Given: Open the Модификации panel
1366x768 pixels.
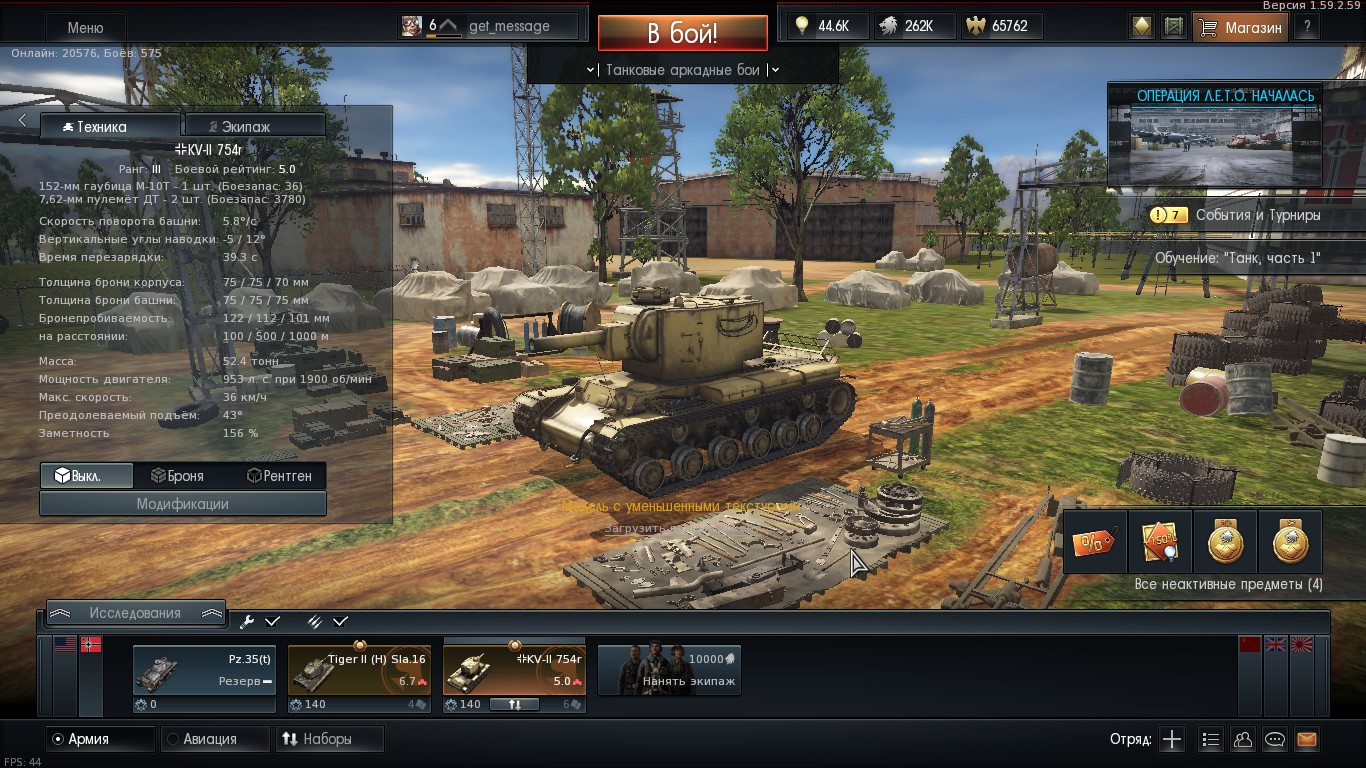Looking at the screenshot, I should click(183, 504).
